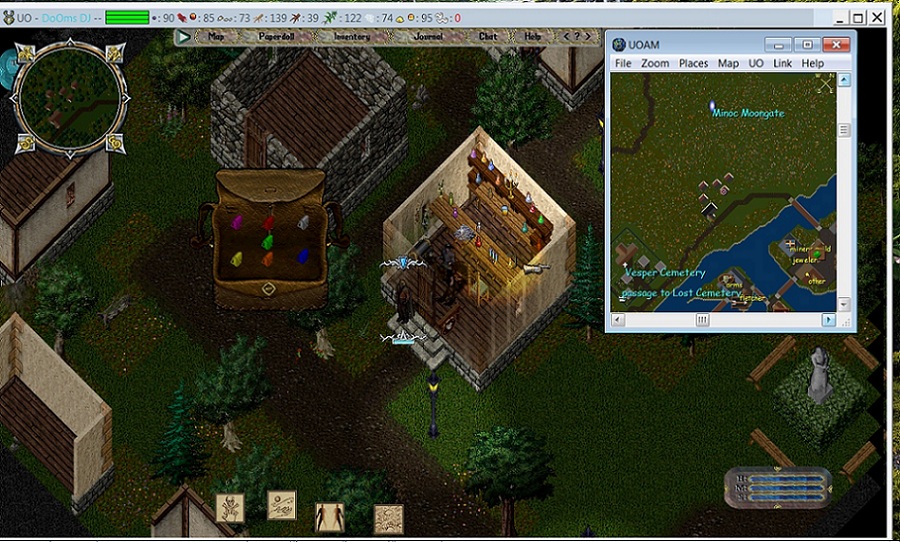Close the UOAM window
The height and width of the screenshot is (542, 900).
coord(839,44)
